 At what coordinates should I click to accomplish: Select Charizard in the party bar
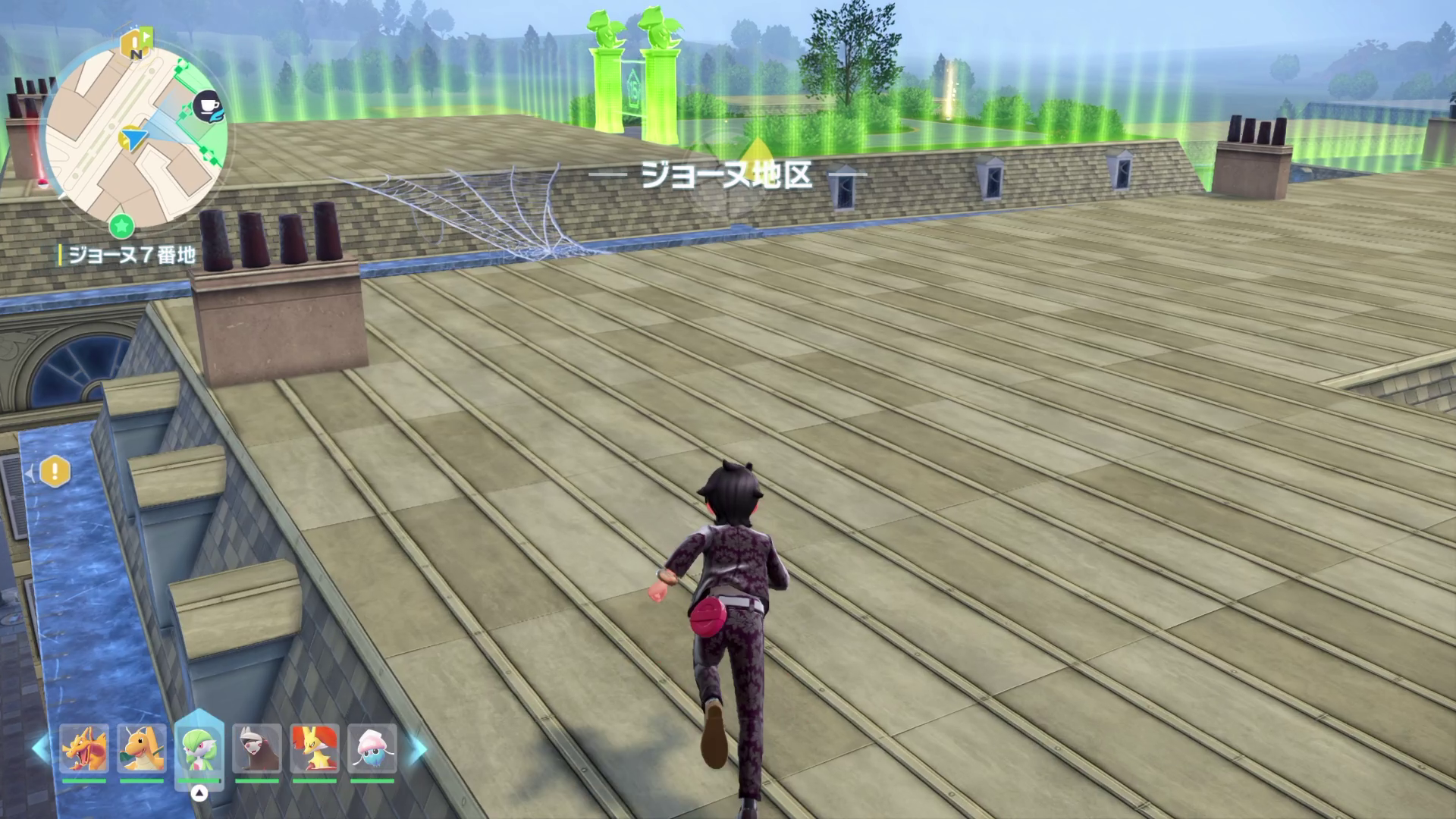[84, 748]
